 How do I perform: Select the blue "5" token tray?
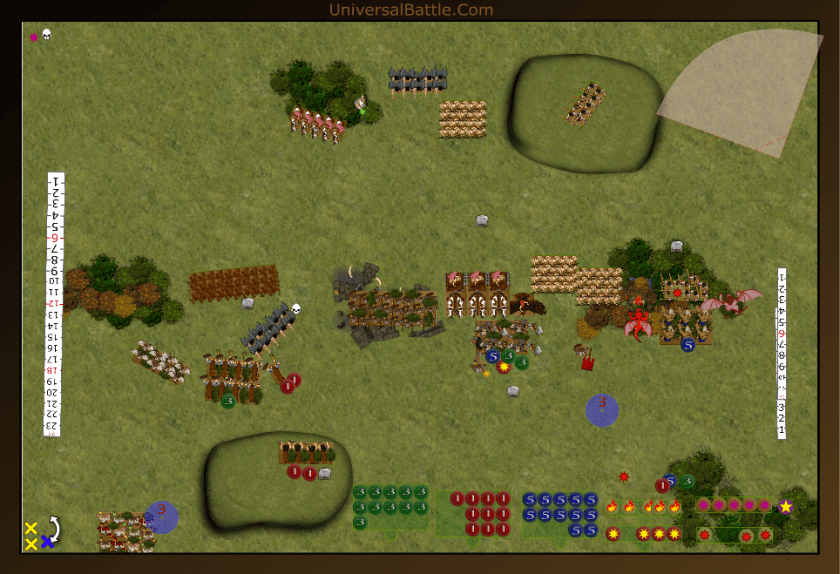point(559,513)
